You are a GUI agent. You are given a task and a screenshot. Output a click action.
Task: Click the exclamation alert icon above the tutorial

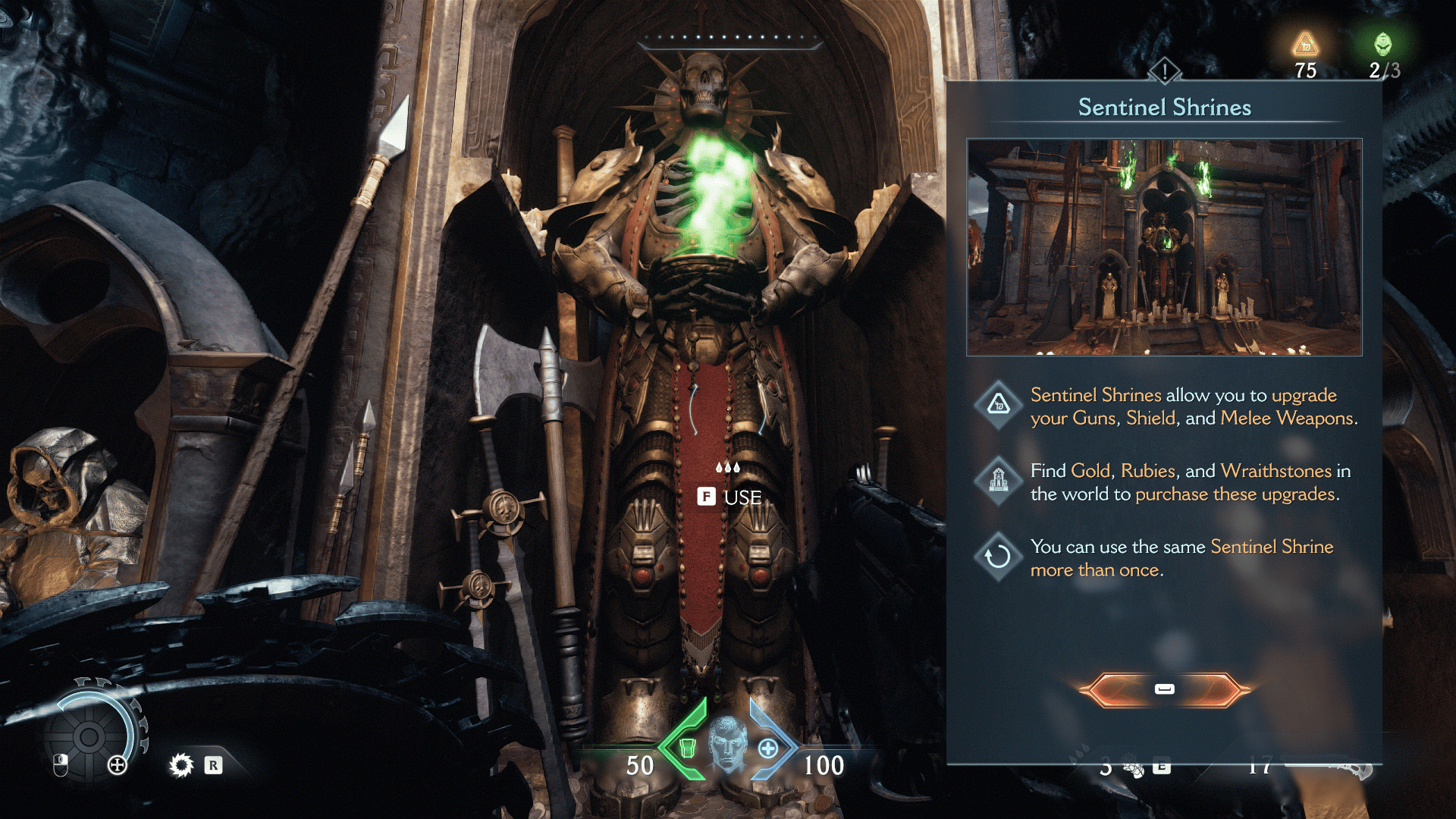tap(1164, 72)
